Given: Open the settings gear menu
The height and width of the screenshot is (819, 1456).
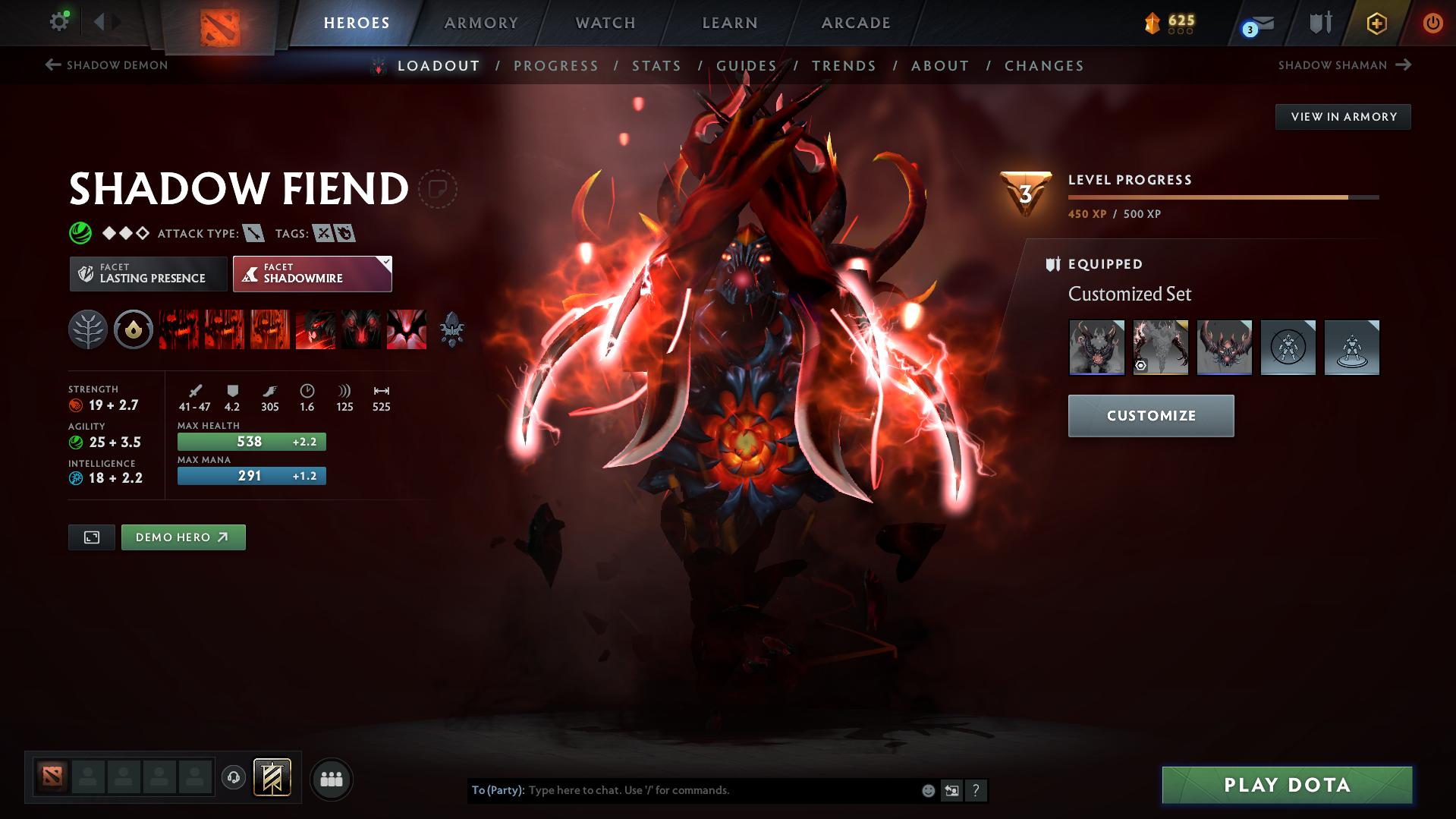Looking at the screenshot, I should click(x=58, y=21).
